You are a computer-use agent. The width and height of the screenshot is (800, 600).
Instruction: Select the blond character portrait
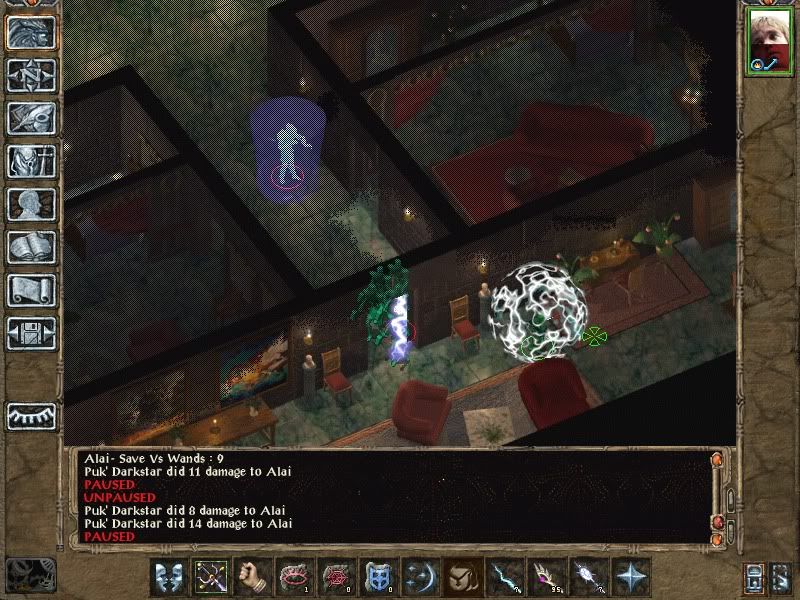(x=768, y=42)
